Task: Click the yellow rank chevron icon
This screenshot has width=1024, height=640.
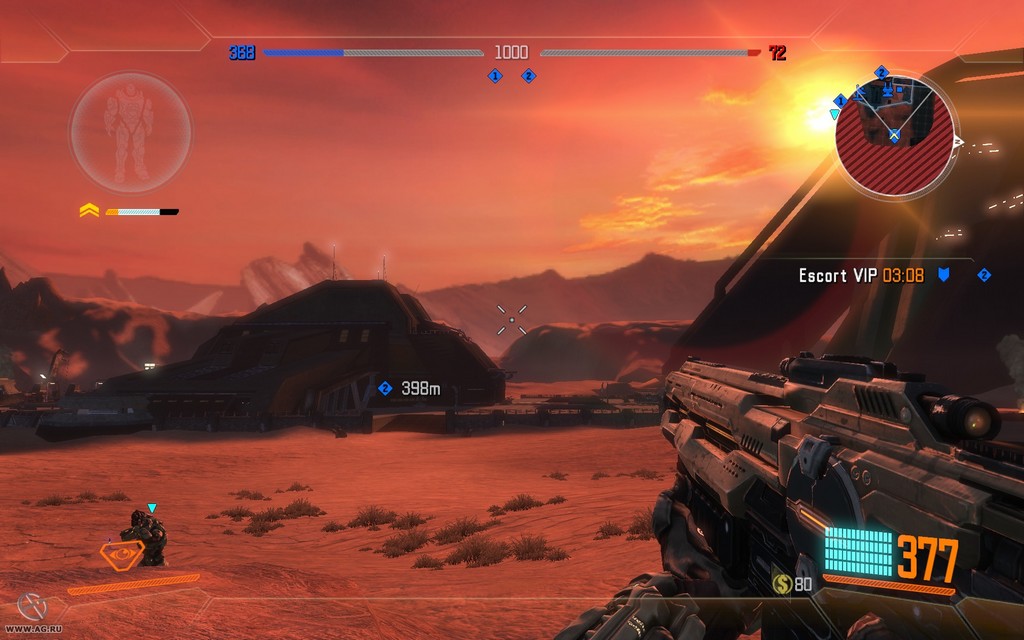Action: [x=89, y=211]
